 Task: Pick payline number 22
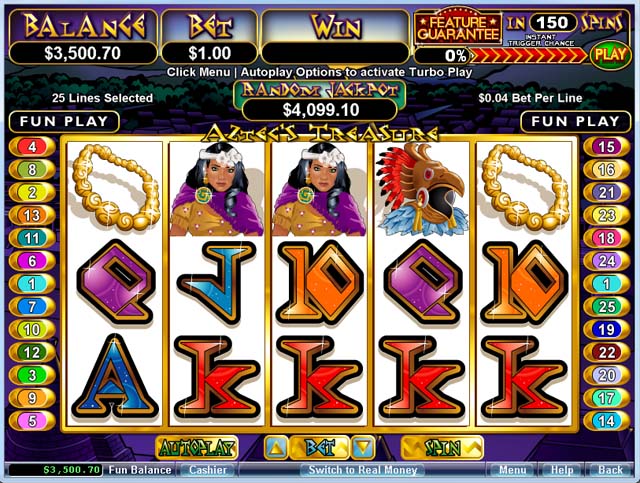[x=606, y=352]
